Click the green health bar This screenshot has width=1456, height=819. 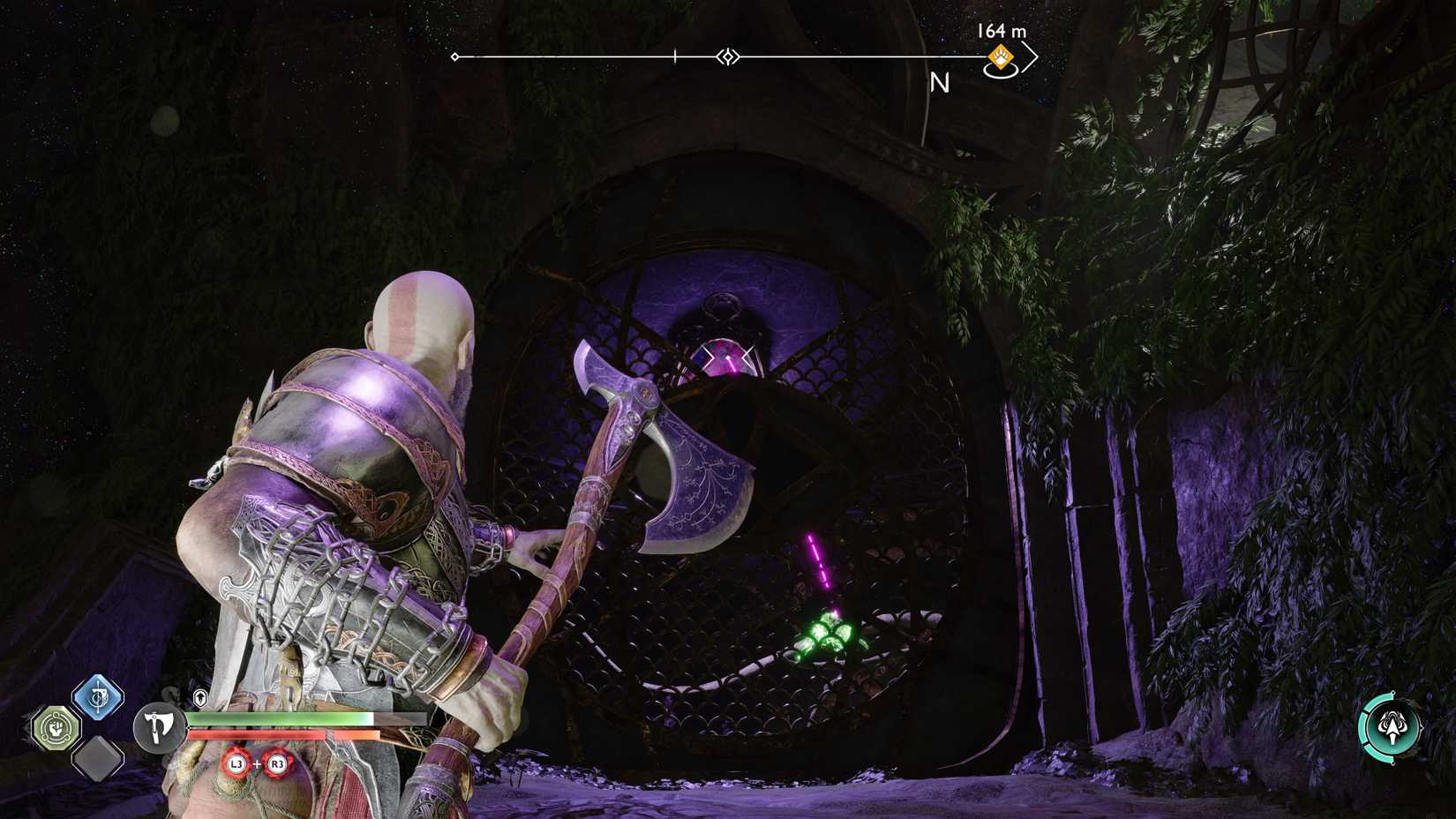pyautogui.click(x=277, y=718)
